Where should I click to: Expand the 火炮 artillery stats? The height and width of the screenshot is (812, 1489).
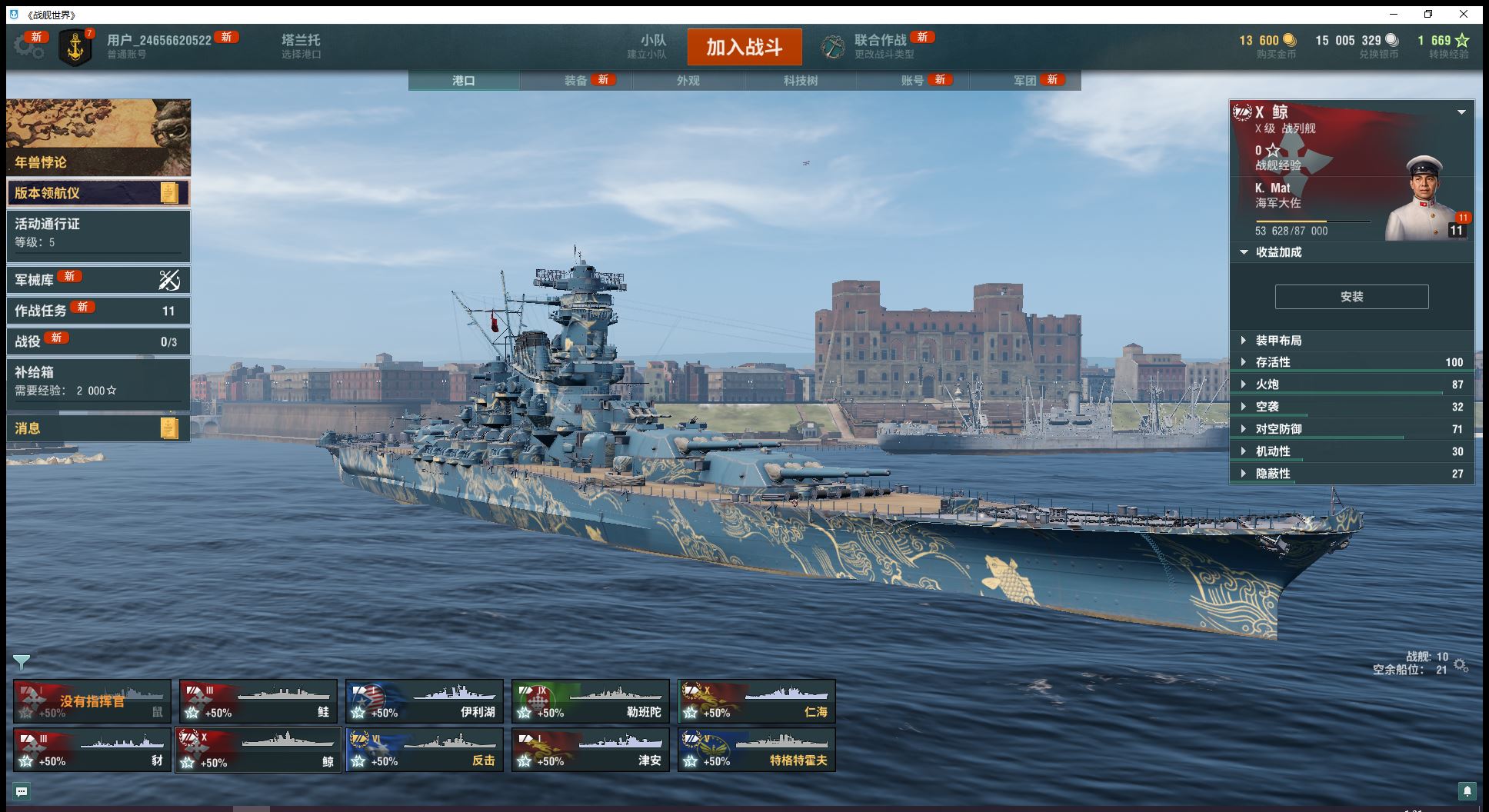tap(1267, 384)
